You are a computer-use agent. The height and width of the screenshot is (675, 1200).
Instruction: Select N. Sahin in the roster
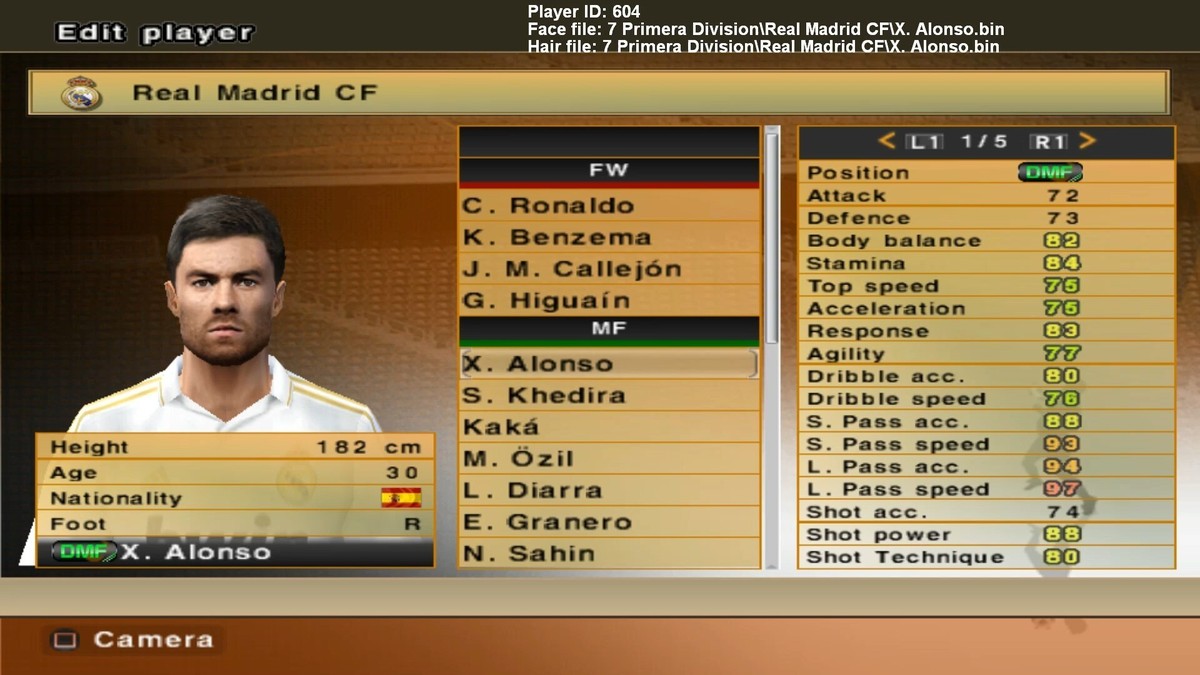(608, 553)
